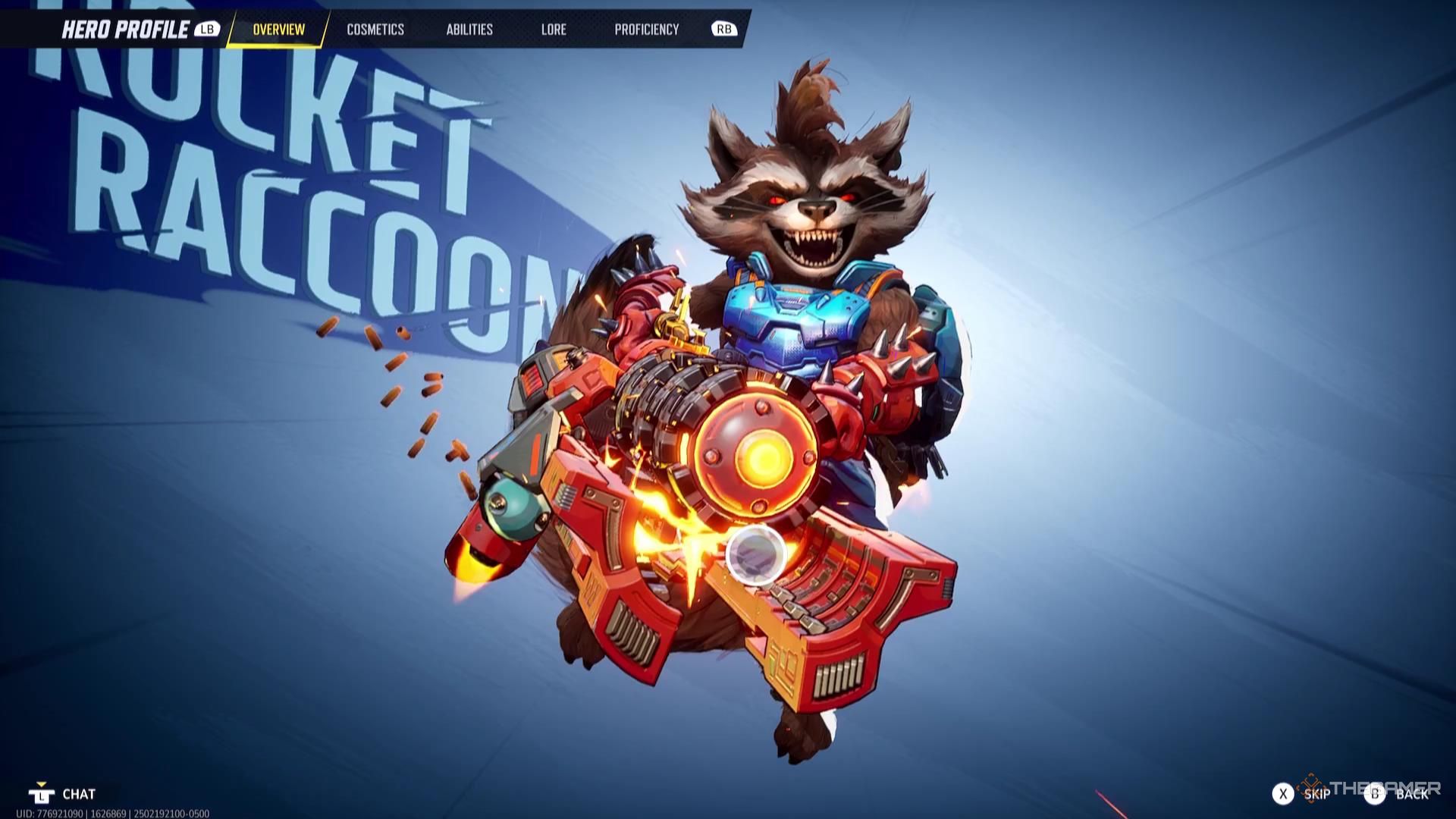
Task: Select the B button icon next to Back
Action: [x=1374, y=794]
